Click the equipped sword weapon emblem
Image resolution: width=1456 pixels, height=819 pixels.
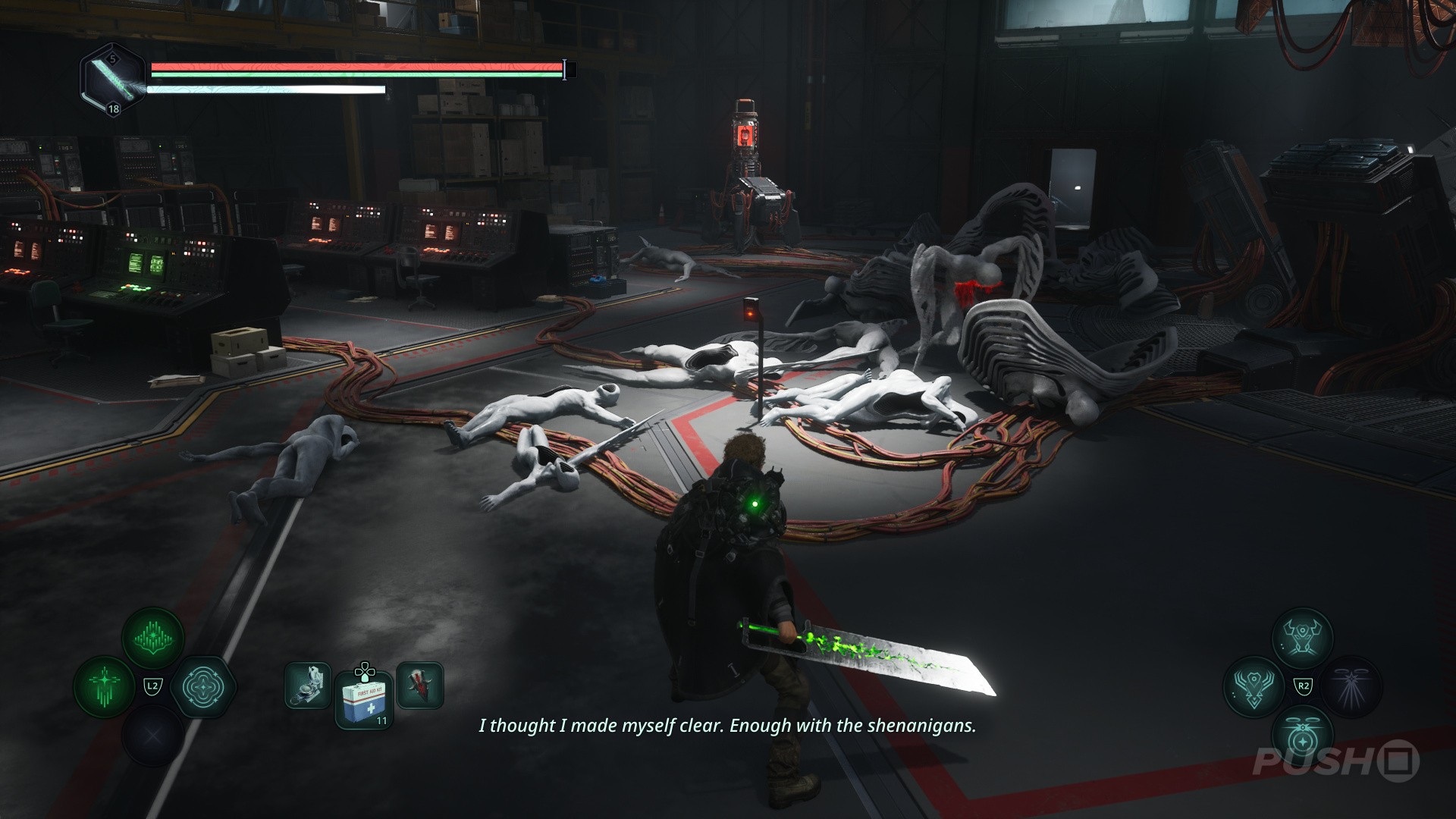(114, 80)
